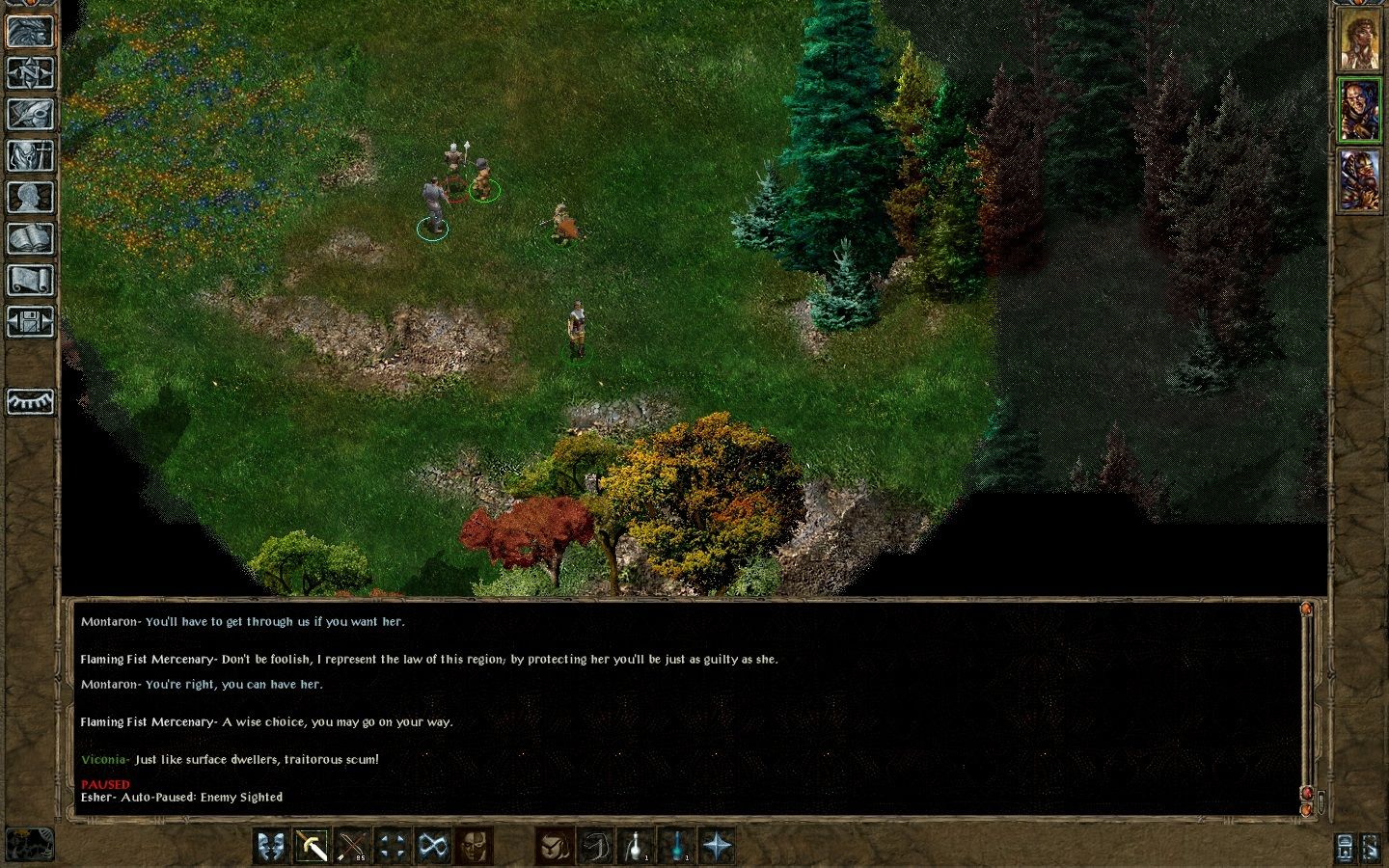Open the options floppy disk menu
1389x868 pixels.
coord(30,321)
